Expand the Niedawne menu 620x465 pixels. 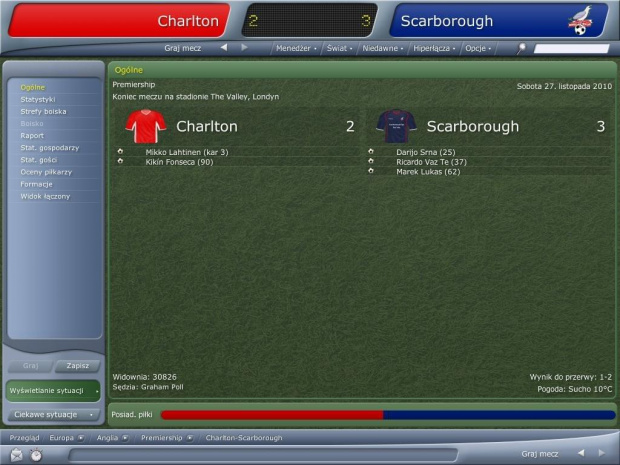tap(384, 47)
